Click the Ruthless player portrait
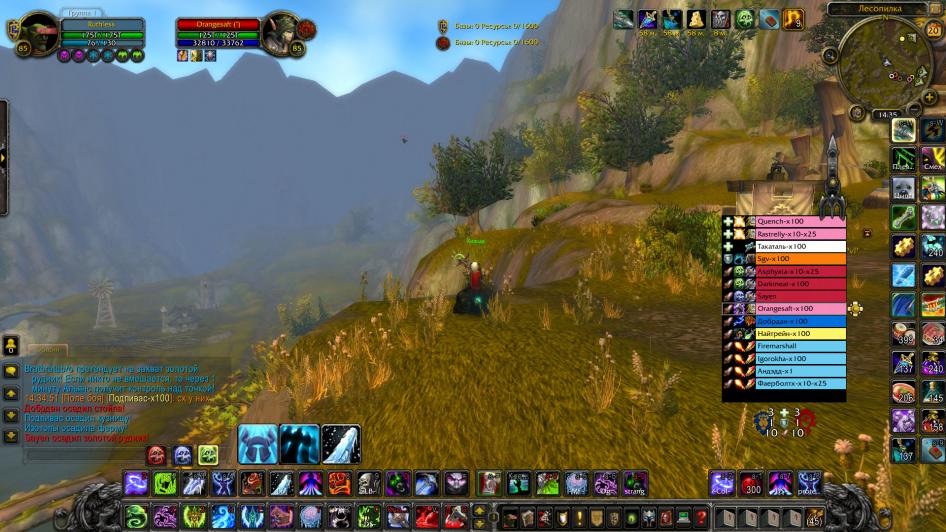Screen dimensions: 946x532 click(x=41, y=32)
